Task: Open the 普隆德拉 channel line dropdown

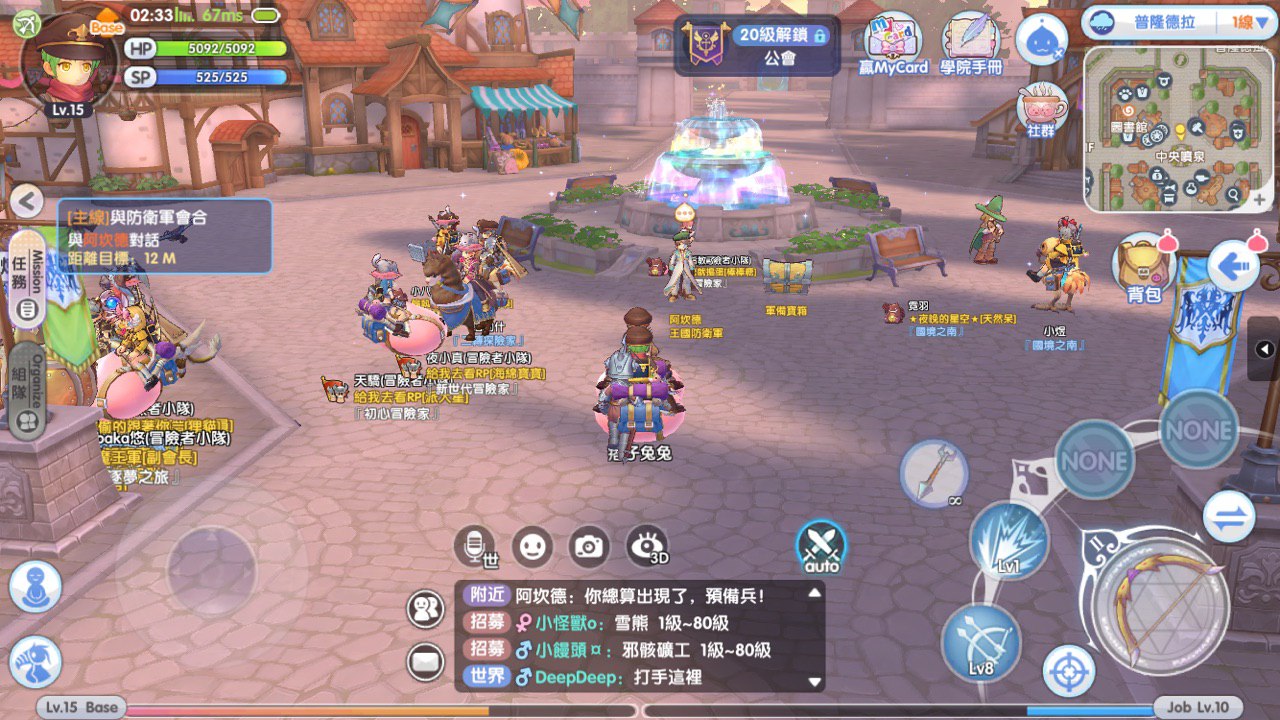Action: pyautogui.click(x=1180, y=22)
